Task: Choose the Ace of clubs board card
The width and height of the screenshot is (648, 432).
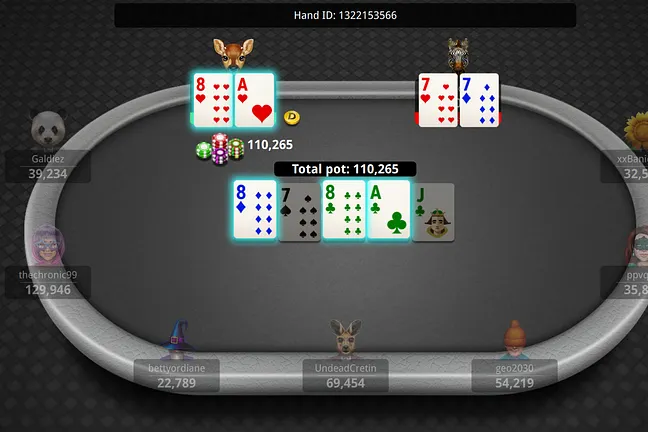Action: point(389,210)
